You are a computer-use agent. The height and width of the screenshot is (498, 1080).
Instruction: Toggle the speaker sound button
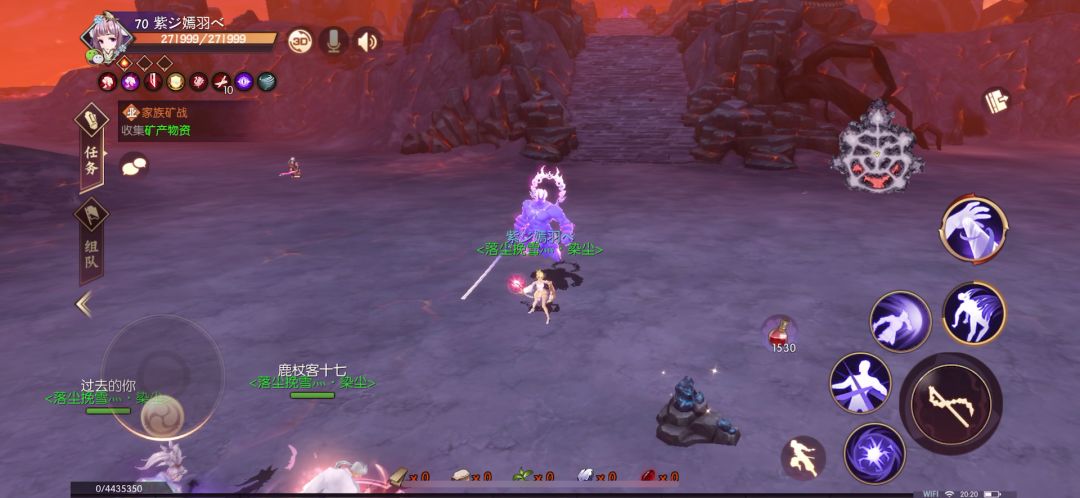pyautogui.click(x=367, y=41)
